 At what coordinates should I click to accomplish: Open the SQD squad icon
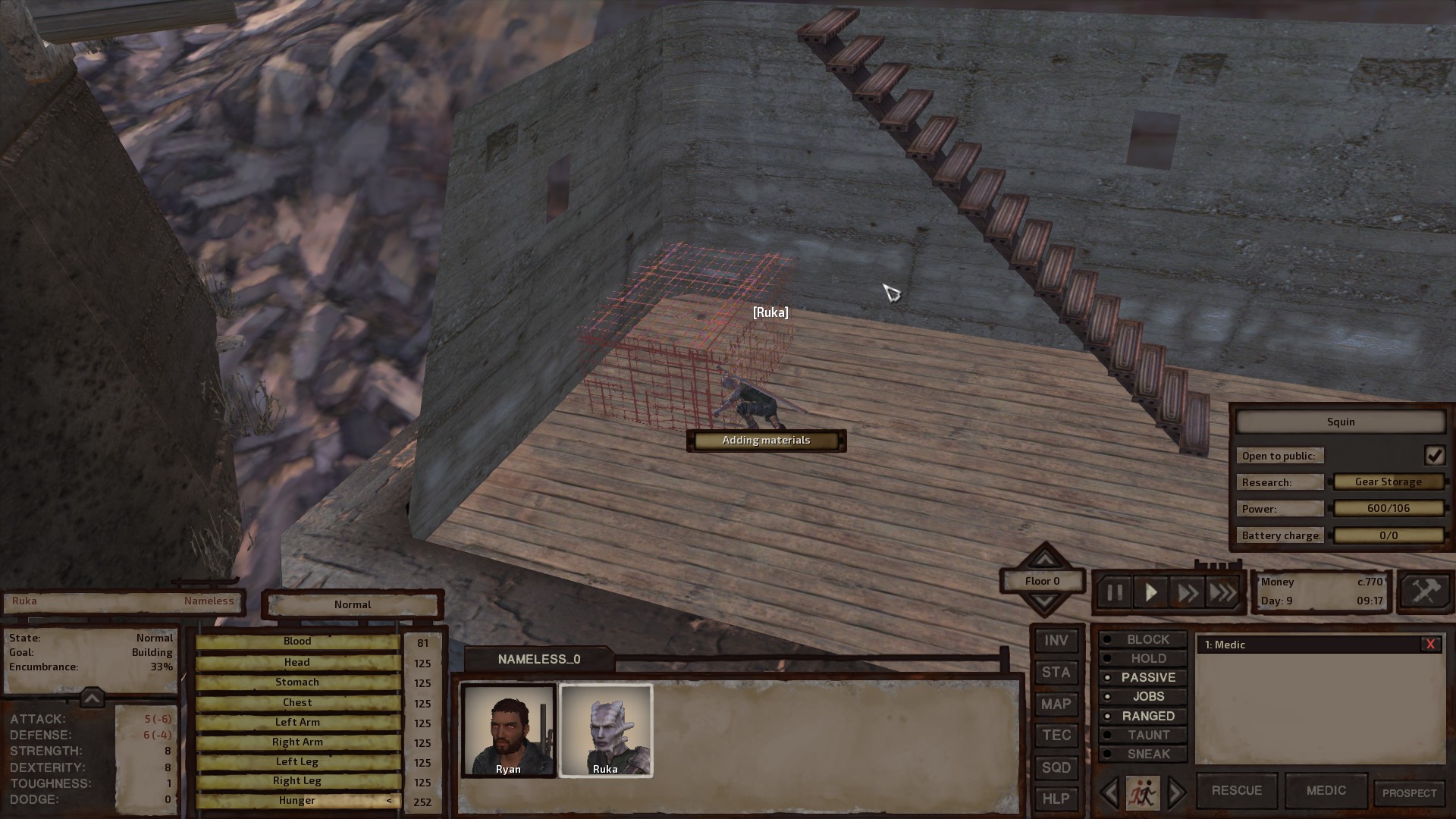click(x=1056, y=767)
